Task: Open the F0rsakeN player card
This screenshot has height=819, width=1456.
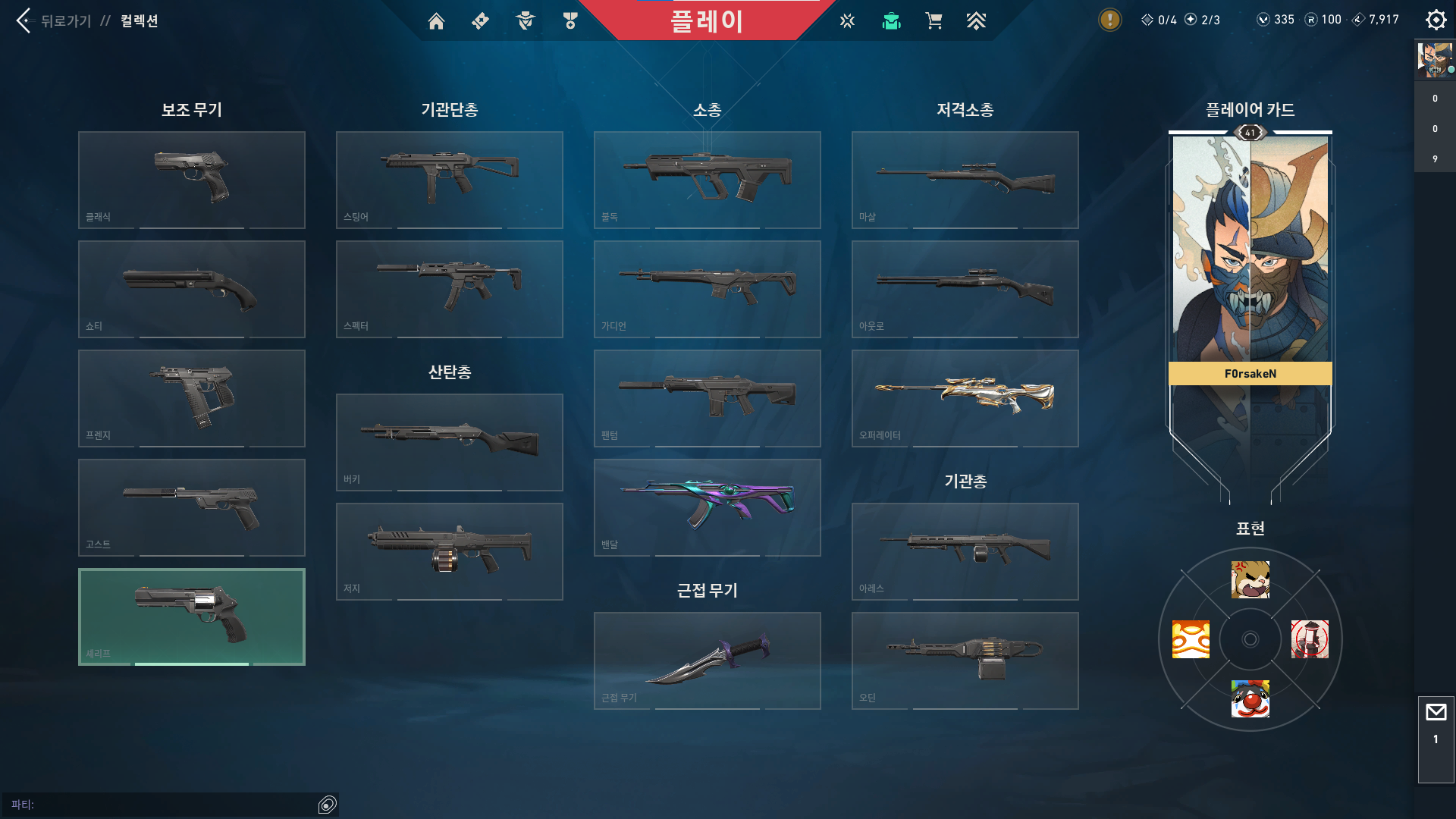Action: point(1250,258)
